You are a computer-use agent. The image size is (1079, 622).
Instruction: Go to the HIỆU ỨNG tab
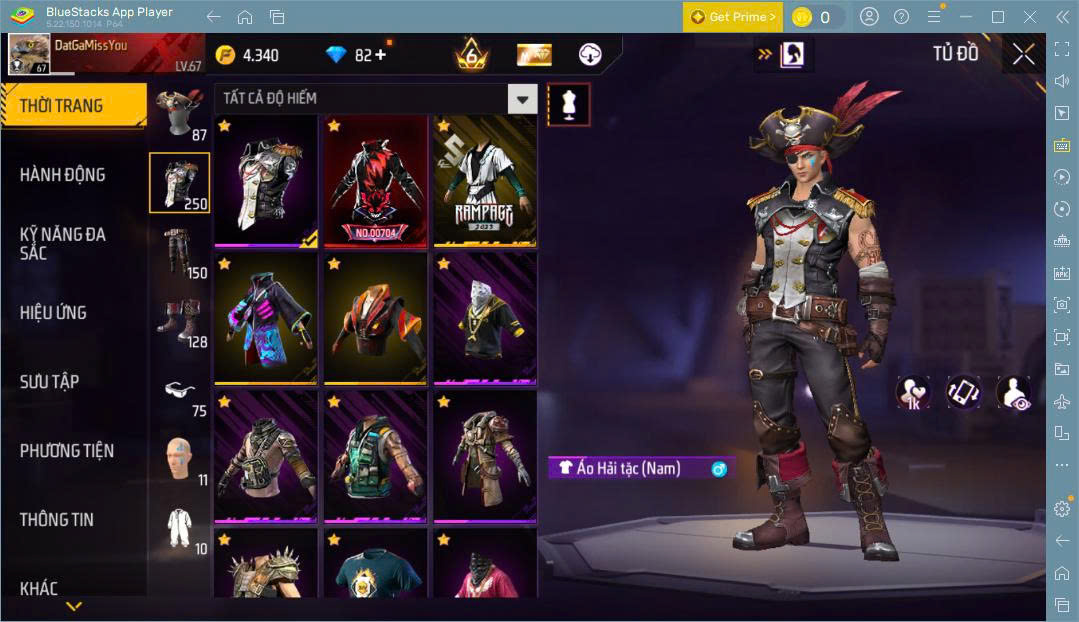(x=53, y=313)
